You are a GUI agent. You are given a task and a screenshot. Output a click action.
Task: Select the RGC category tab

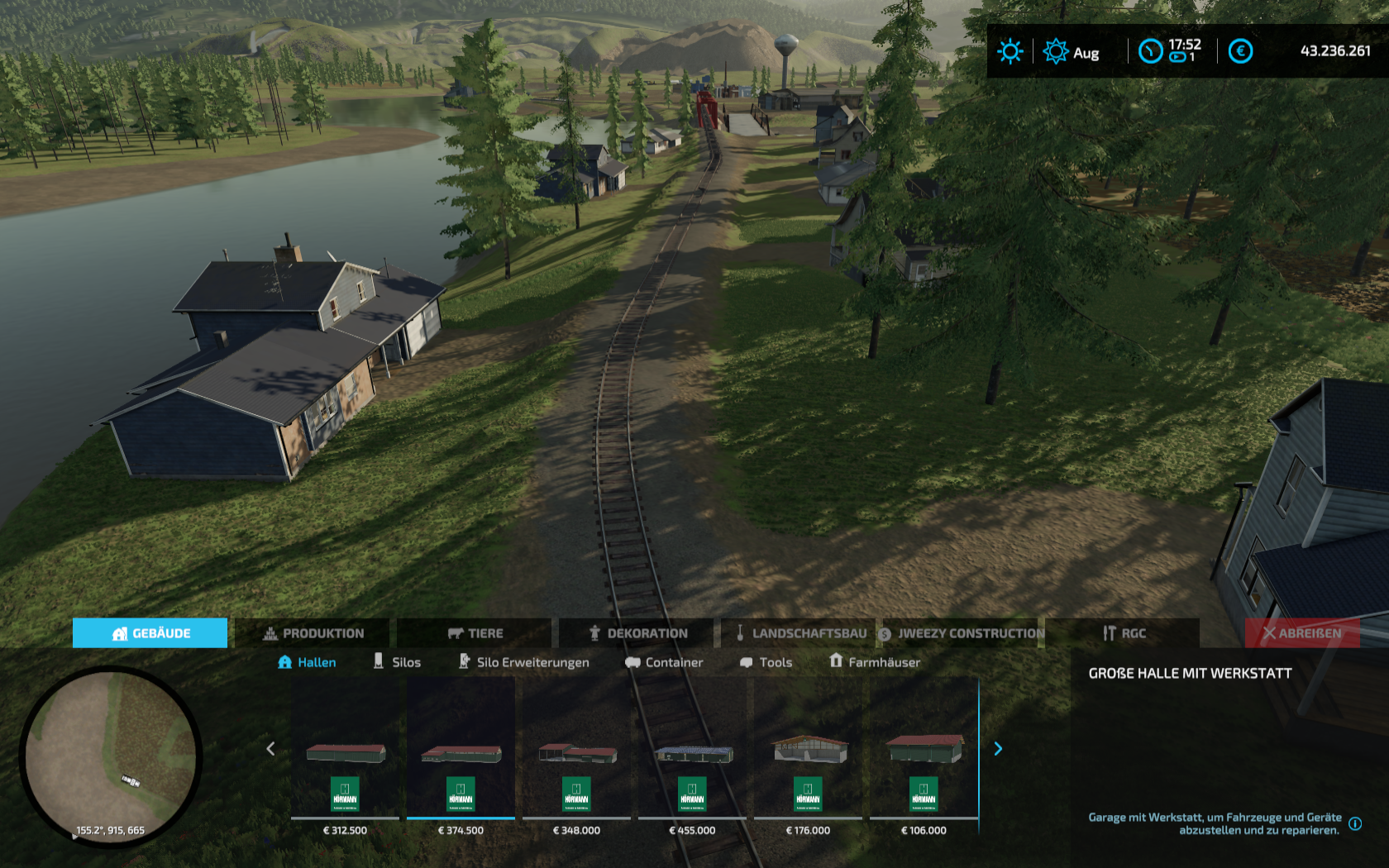1123,633
